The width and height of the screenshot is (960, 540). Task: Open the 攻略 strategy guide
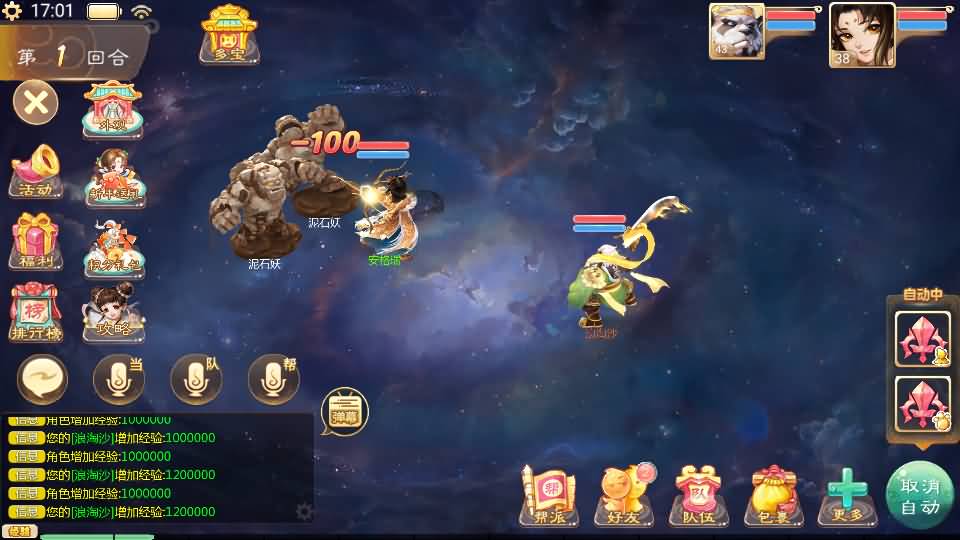[114, 312]
